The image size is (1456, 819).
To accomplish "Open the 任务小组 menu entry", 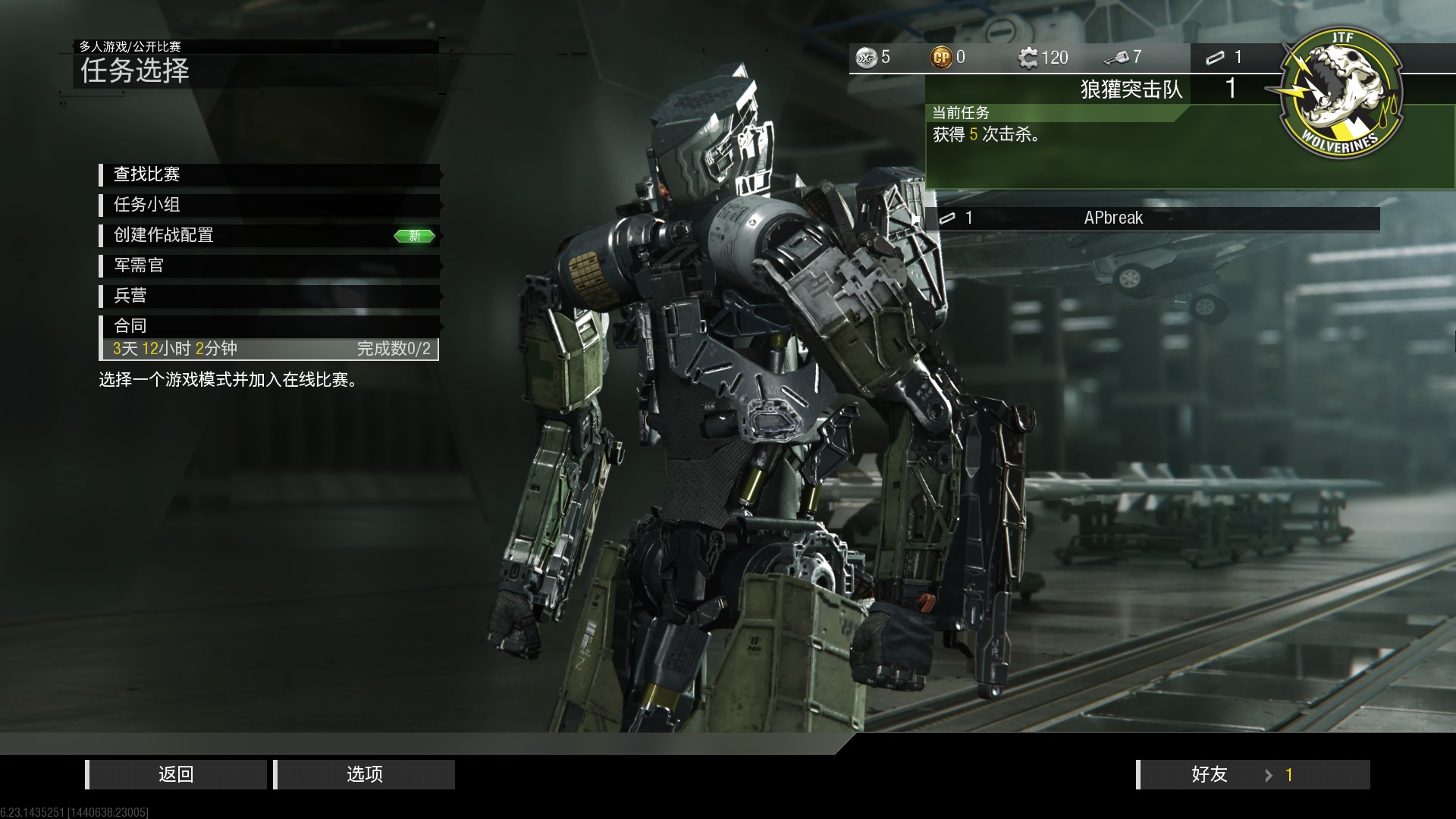I will (269, 205).
